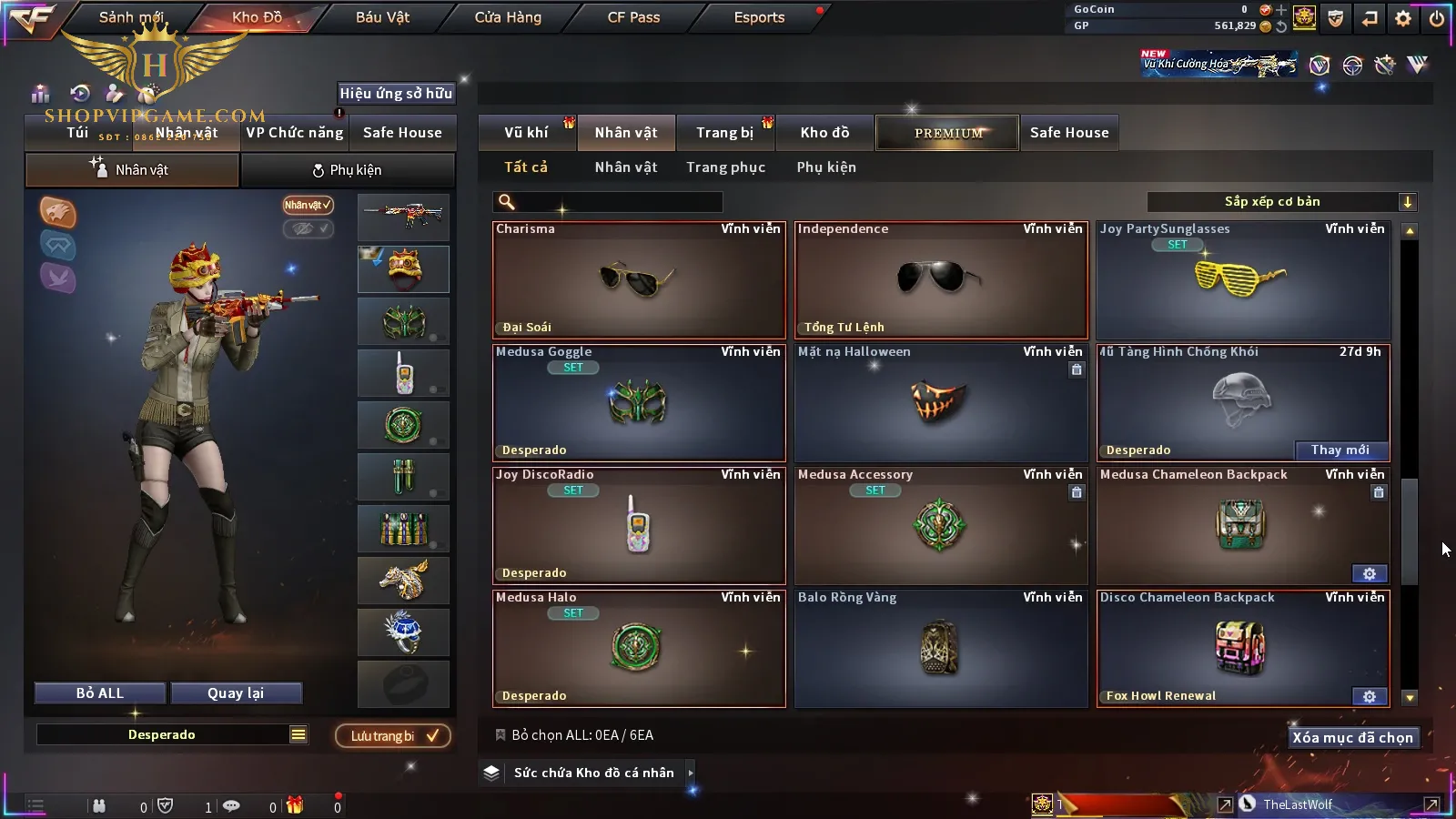Click Thay mới on the smoke helmet

tap(1340, 450)
